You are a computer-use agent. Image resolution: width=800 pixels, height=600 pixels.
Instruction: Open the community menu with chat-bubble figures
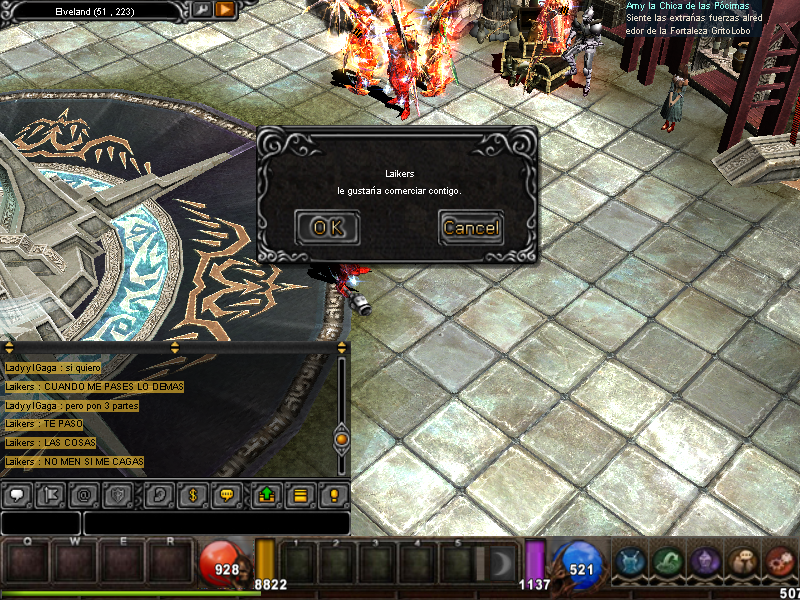(x=742, y=563)
